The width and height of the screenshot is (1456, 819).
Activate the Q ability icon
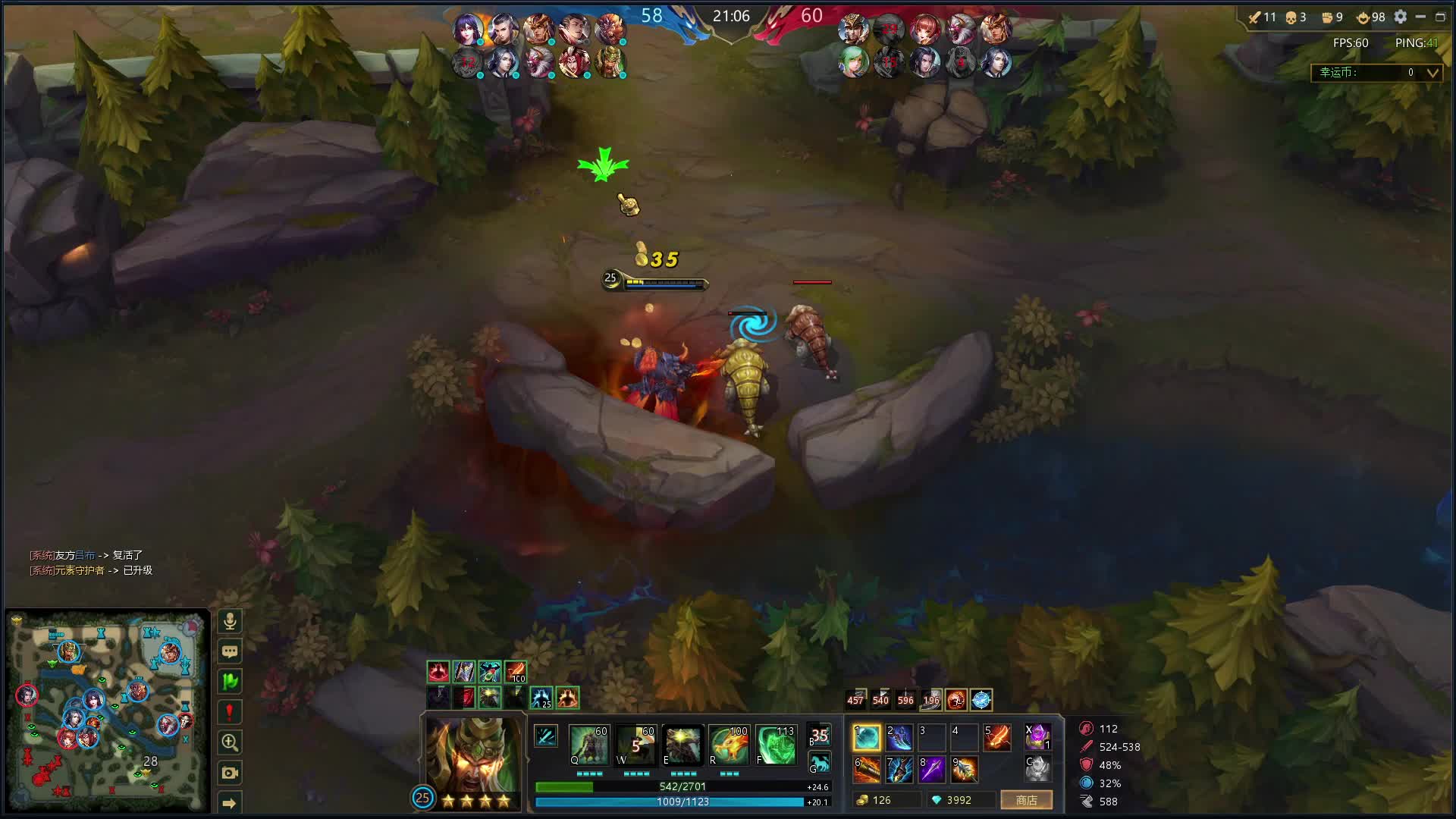point(588,745)
